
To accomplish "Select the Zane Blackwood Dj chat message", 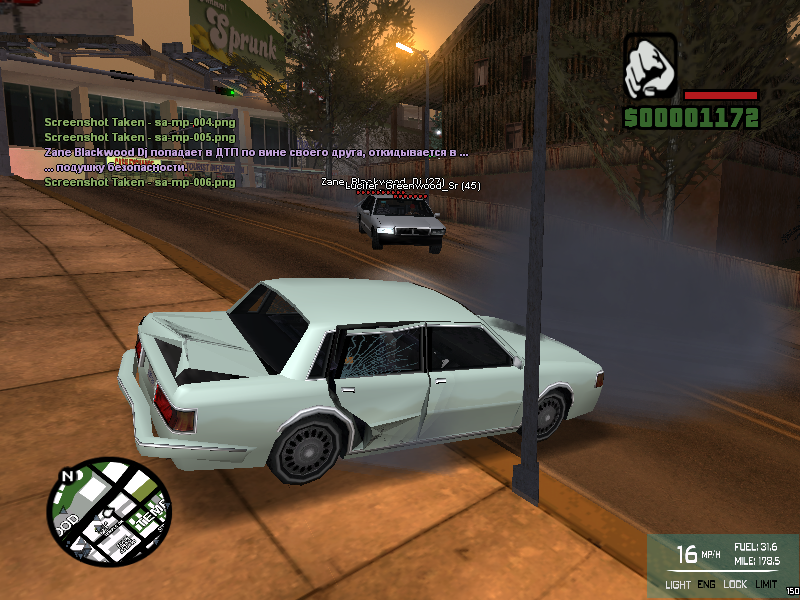I will [256, 152].
